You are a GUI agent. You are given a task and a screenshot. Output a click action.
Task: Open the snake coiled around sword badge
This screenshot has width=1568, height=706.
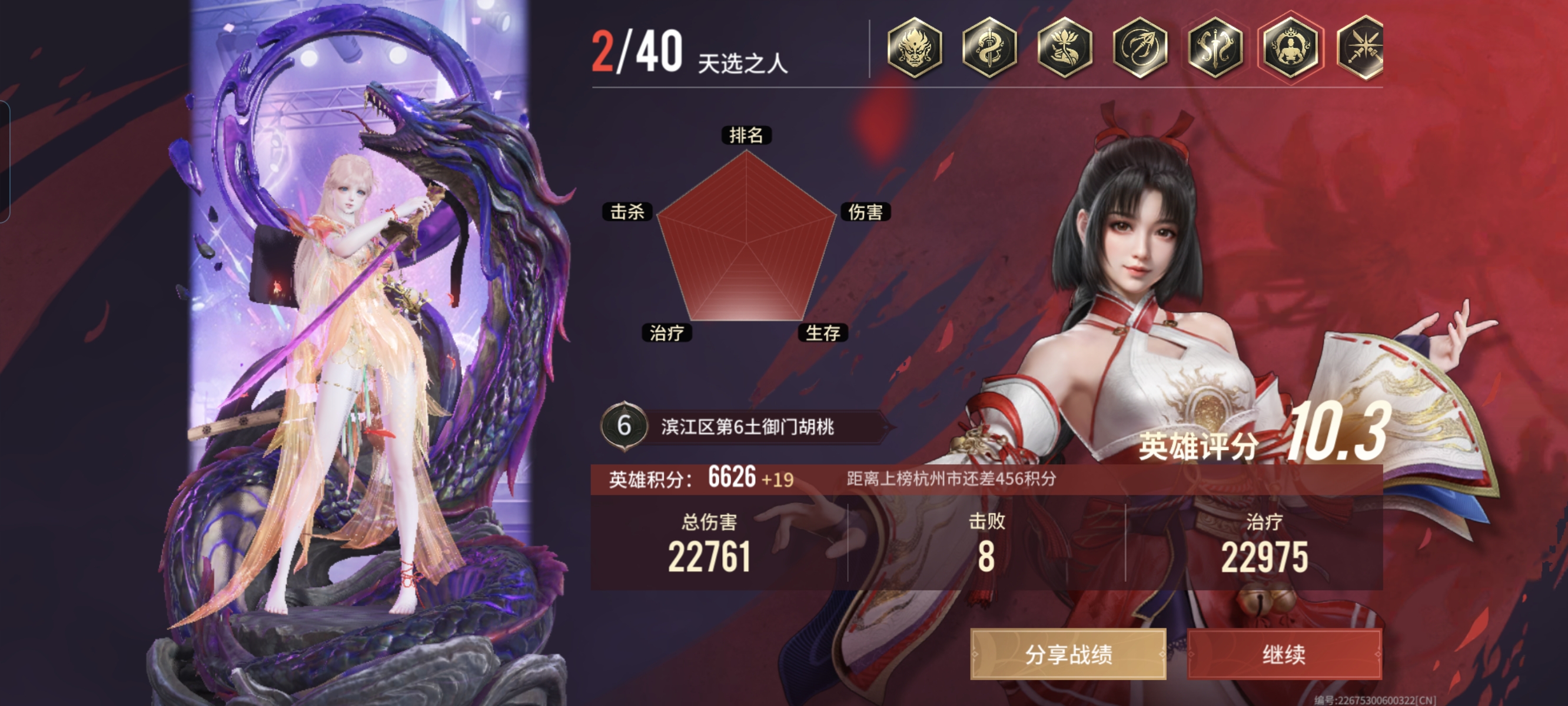click(989, 48)
